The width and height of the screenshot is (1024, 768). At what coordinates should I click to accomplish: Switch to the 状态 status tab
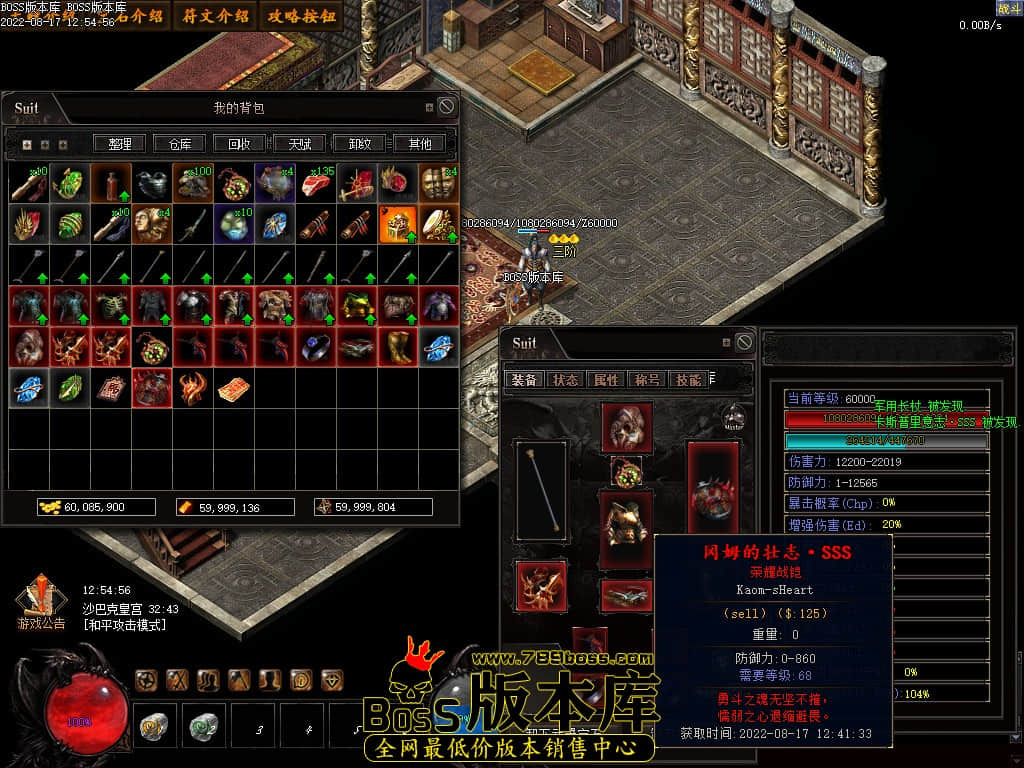(x=566, y=380)
